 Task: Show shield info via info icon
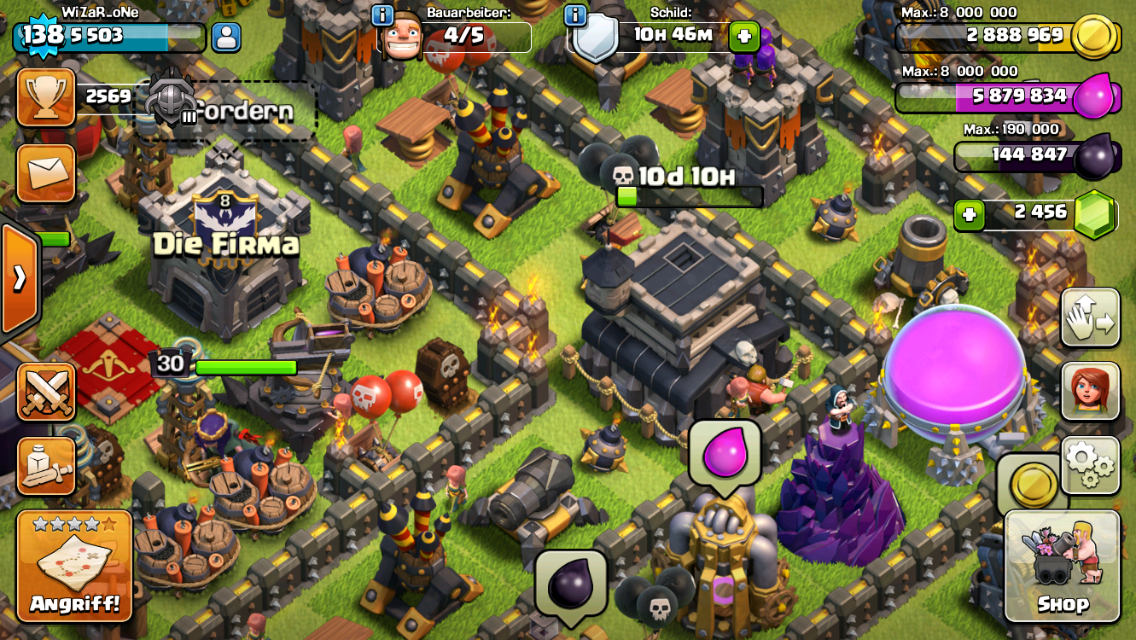click(x=575, y=15)
